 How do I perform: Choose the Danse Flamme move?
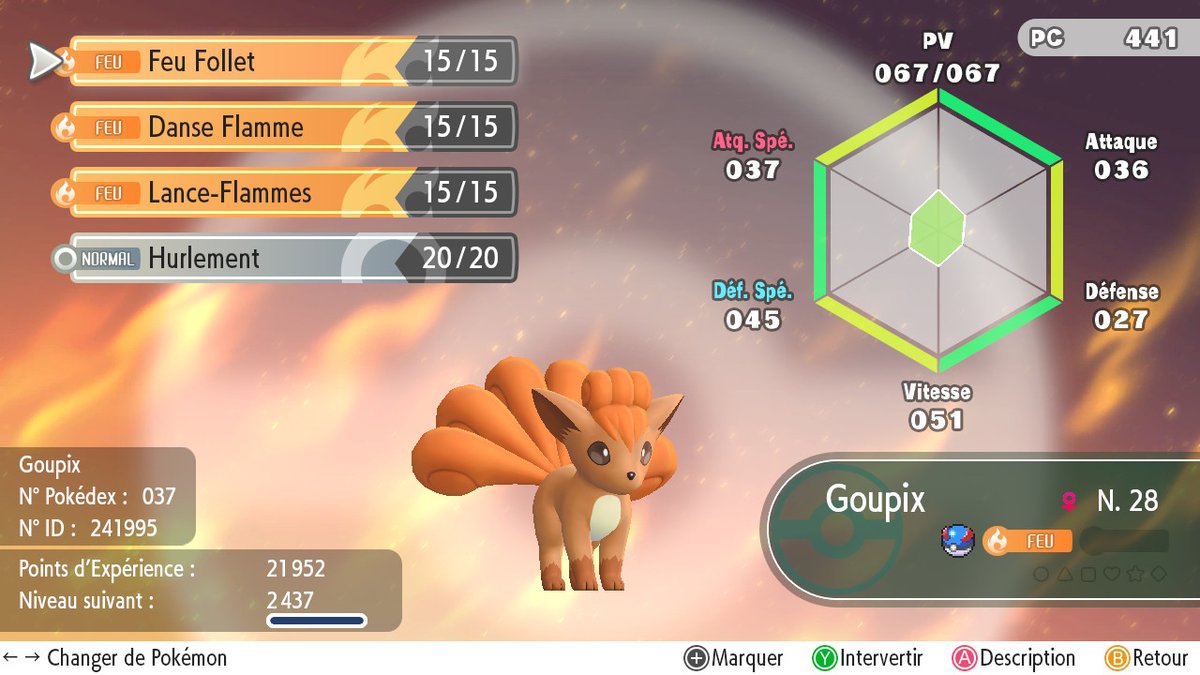tap(290, 128)
